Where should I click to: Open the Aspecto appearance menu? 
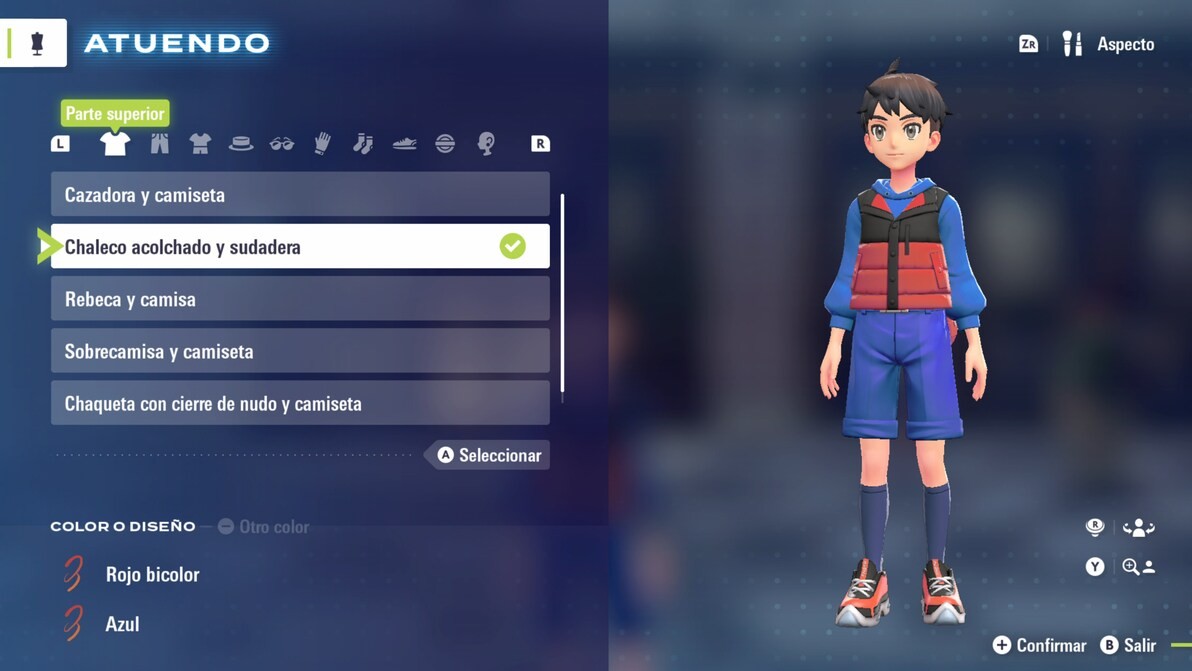click(x=1108, y=44)
